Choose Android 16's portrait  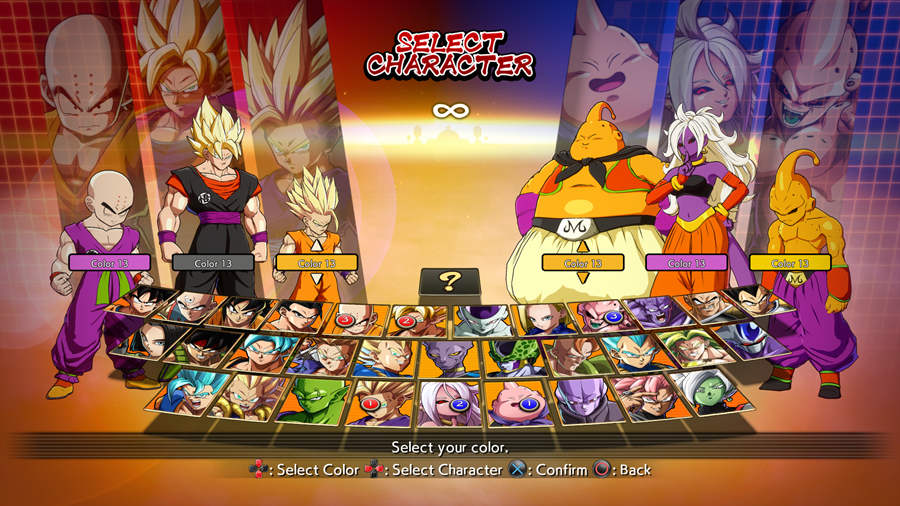(571, 353)
